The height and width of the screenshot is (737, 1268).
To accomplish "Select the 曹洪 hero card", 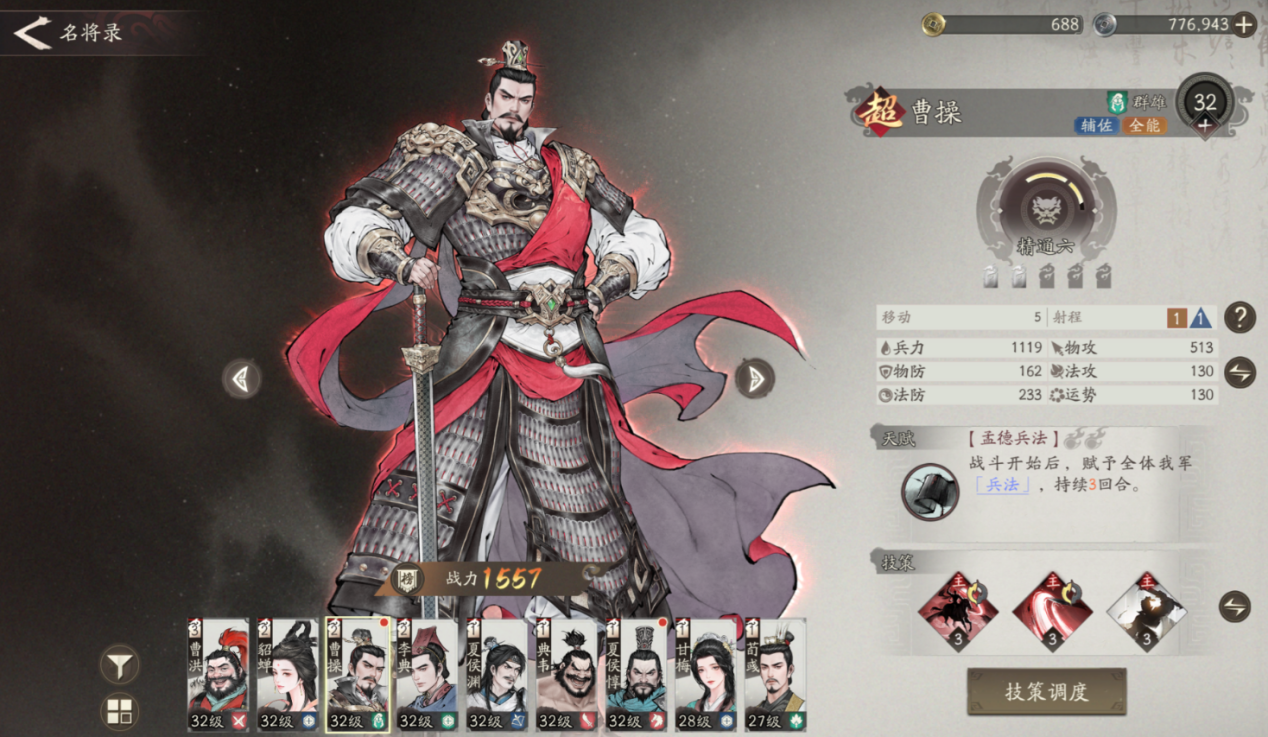I will [x=218, y=674].
